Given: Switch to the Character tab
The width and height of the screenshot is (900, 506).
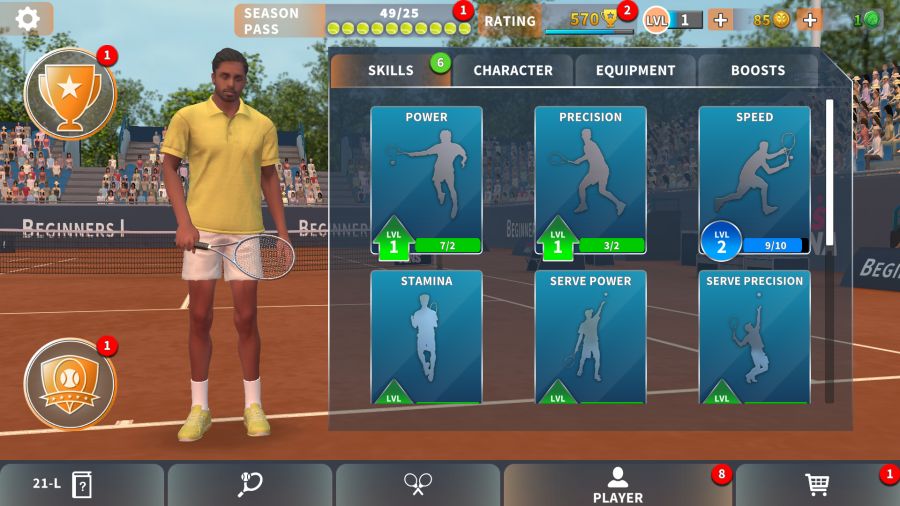Looking at the screenshot, I should (x=512, y=70).
